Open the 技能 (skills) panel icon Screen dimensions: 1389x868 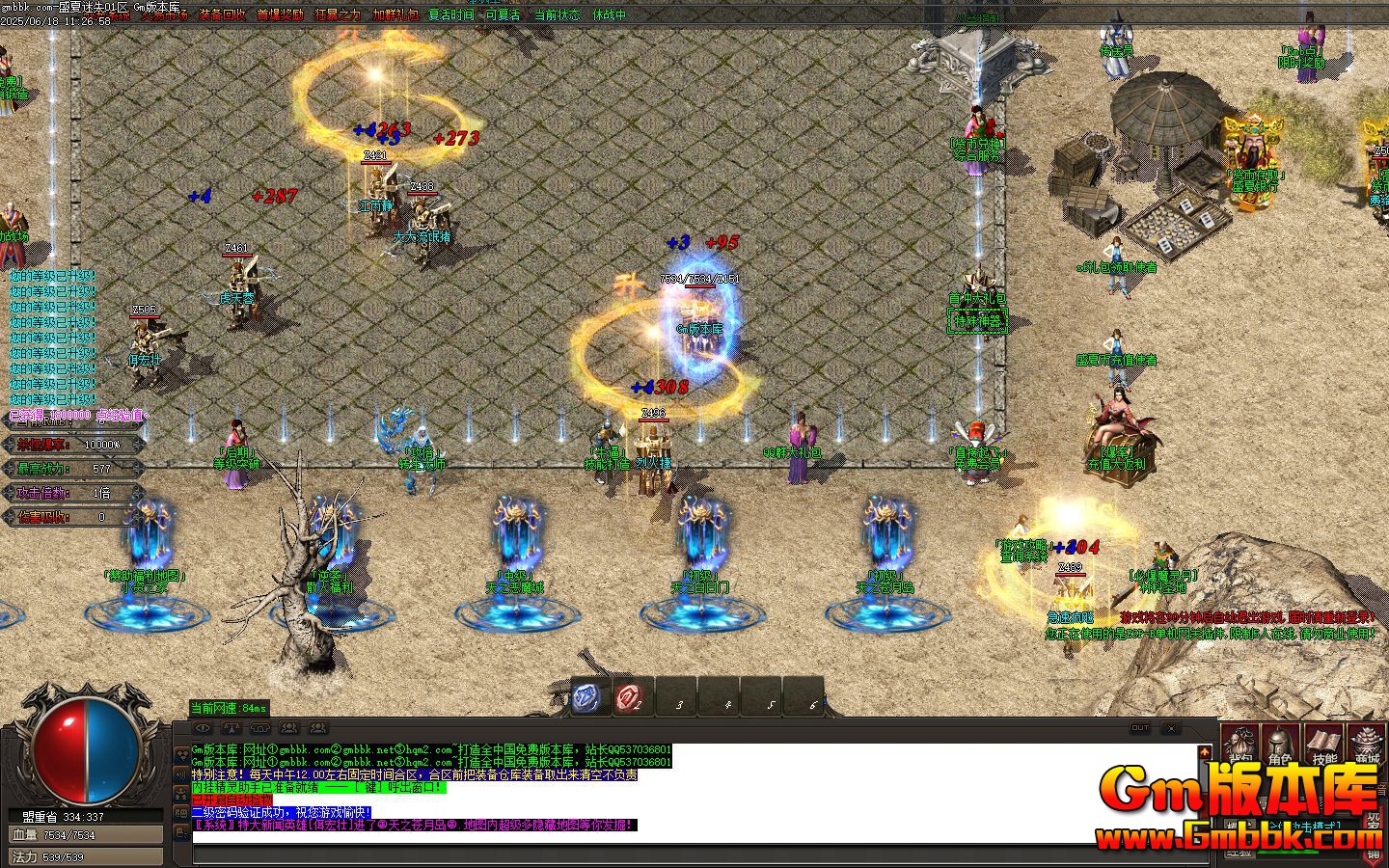tap(1323, 743)
